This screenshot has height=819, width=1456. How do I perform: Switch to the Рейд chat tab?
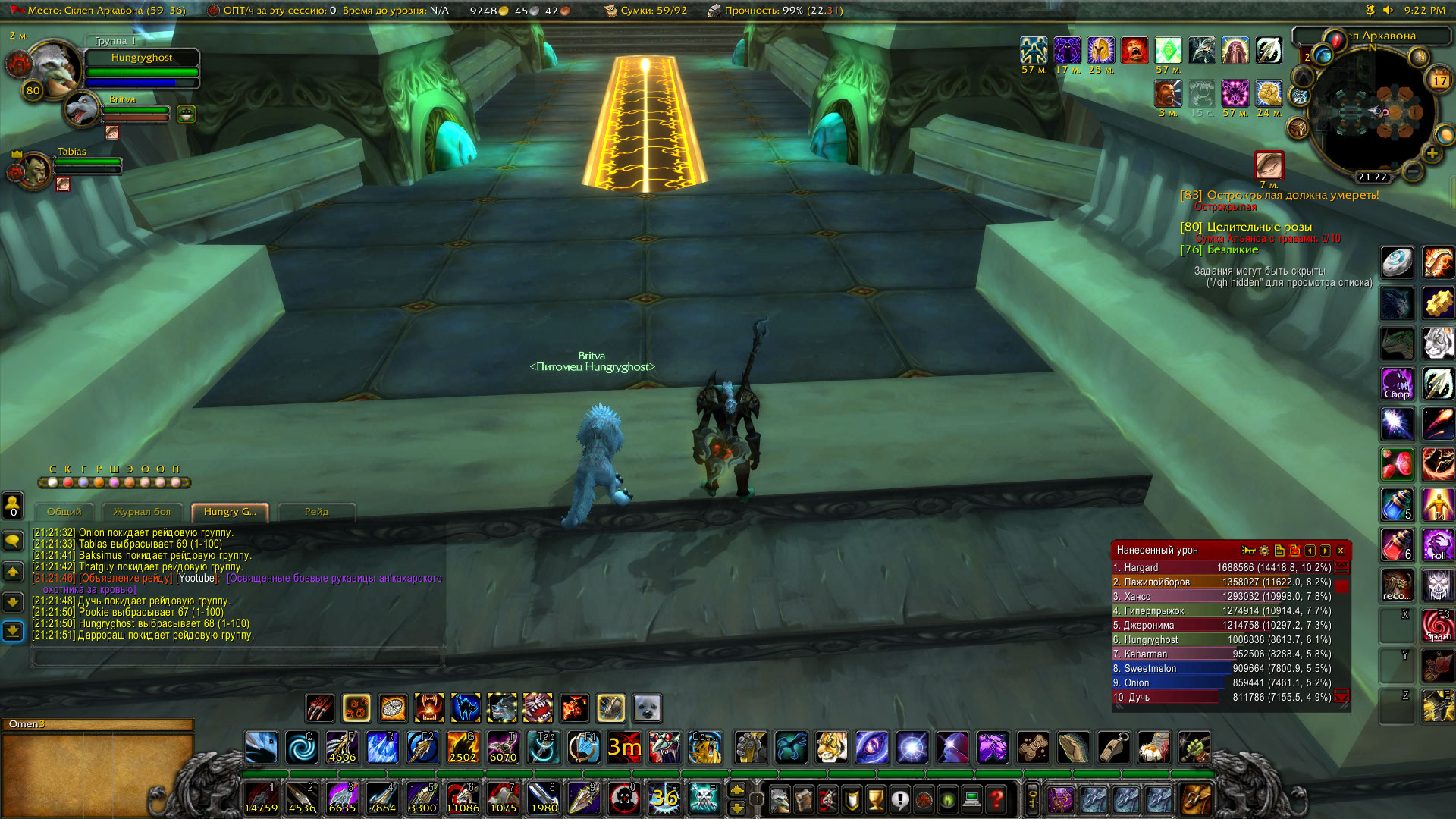point(317,512)
